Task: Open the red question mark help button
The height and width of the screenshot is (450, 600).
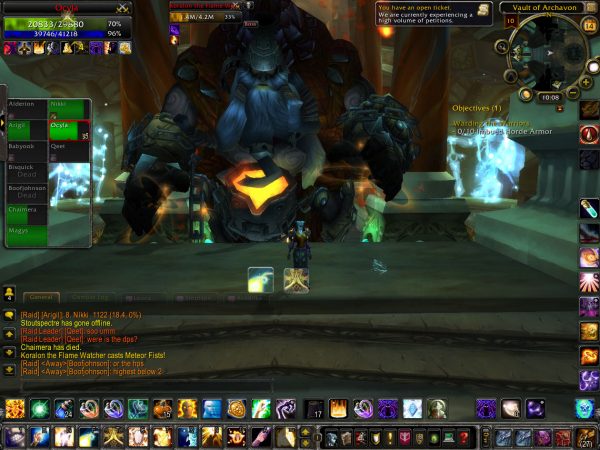Action: tap(464, 437)
